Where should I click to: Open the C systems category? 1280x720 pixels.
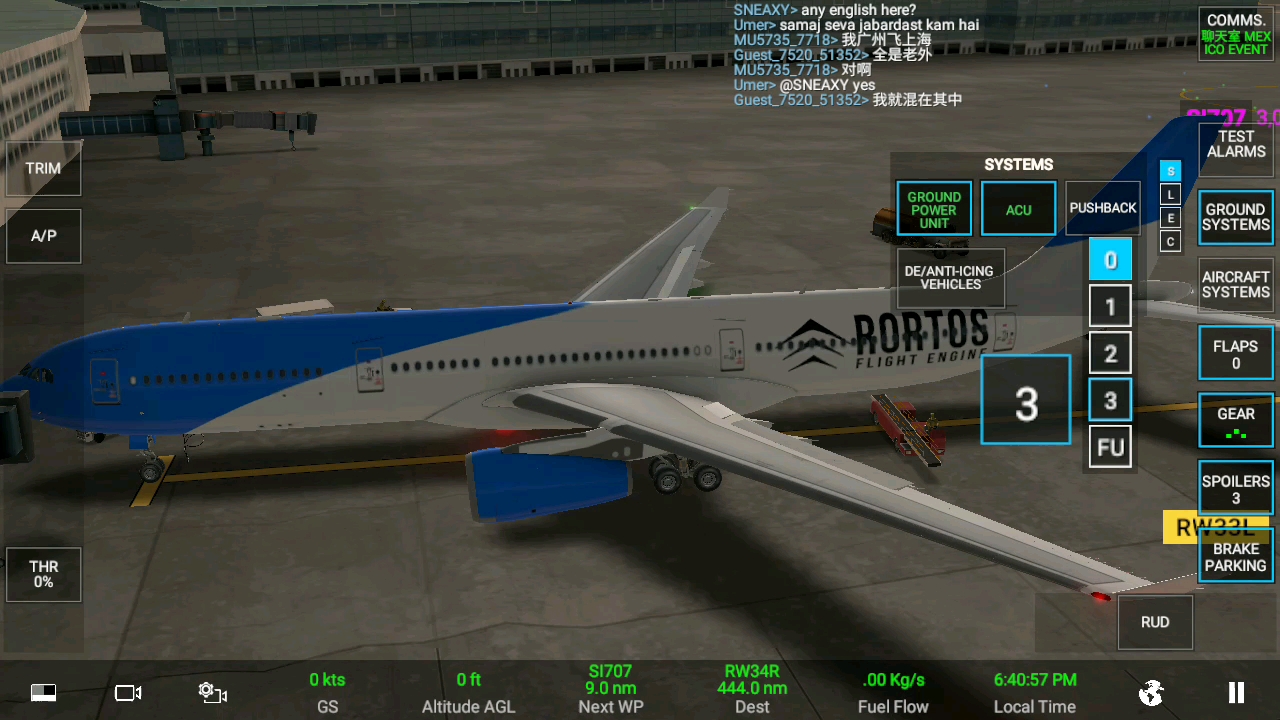(1170, 241)
